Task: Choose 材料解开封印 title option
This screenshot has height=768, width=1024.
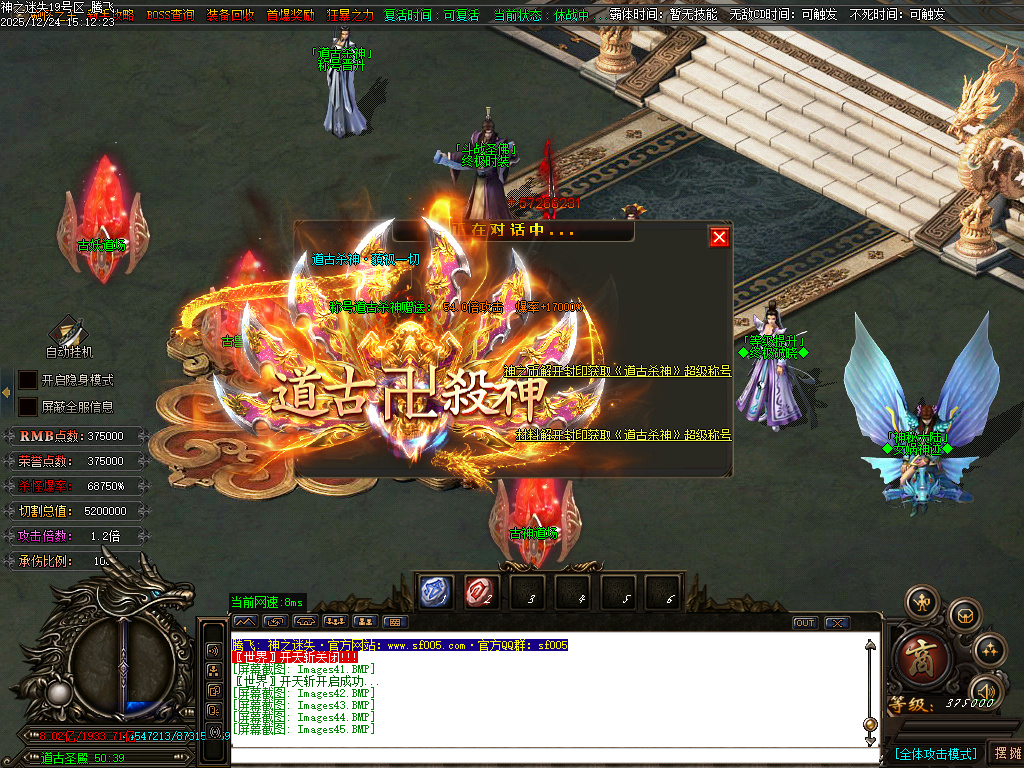Action: click(x=623, y=435)
